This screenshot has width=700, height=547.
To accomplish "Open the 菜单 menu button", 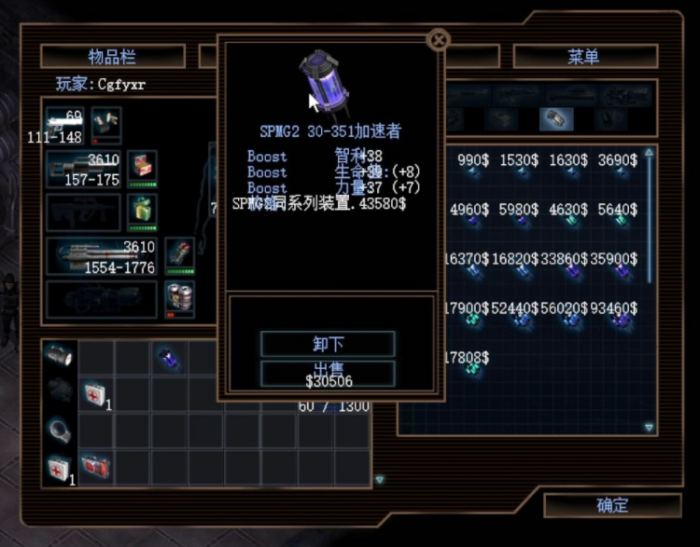I will pos(584,56).
